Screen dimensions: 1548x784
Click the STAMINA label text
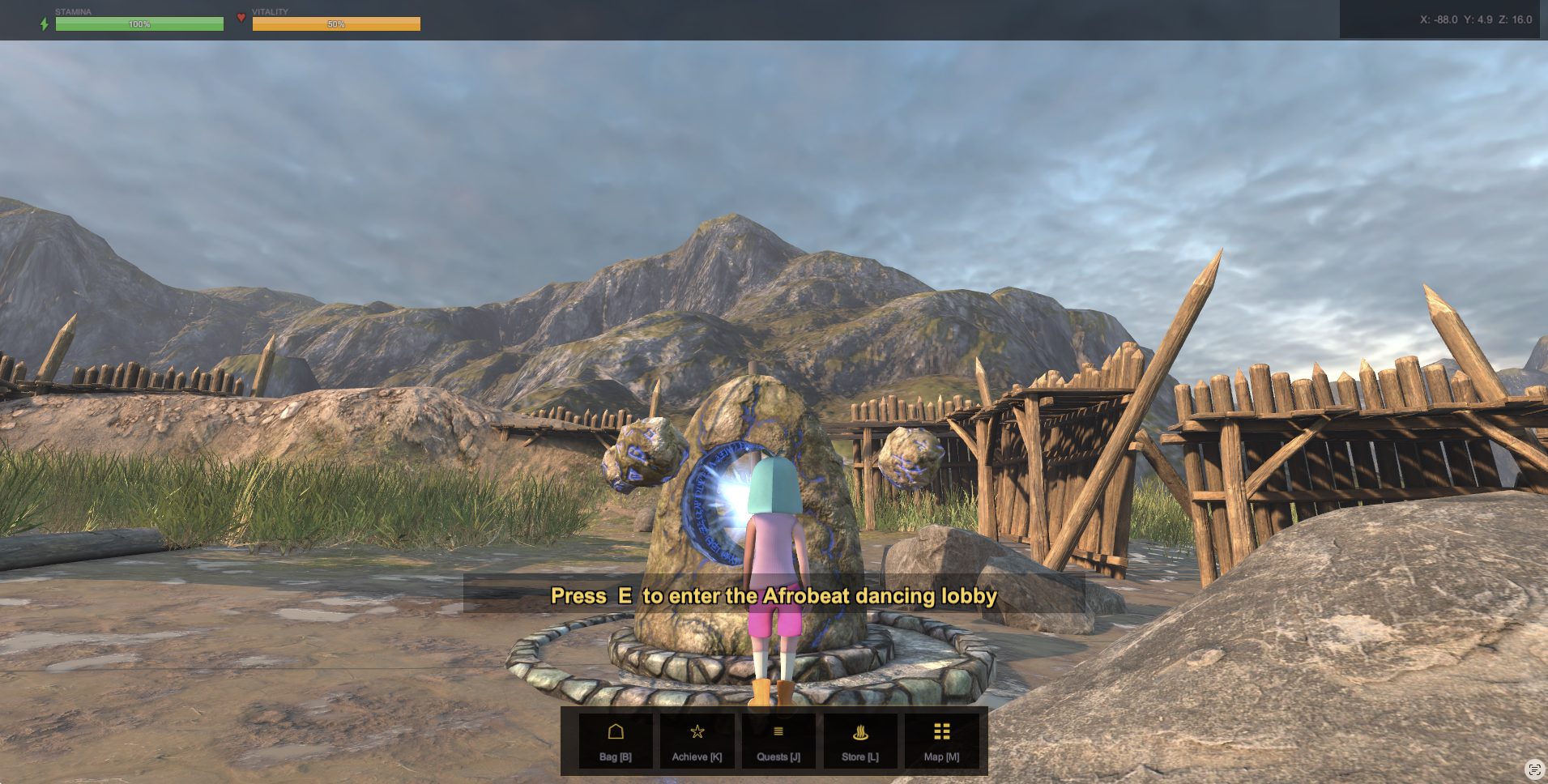[73, 11]
